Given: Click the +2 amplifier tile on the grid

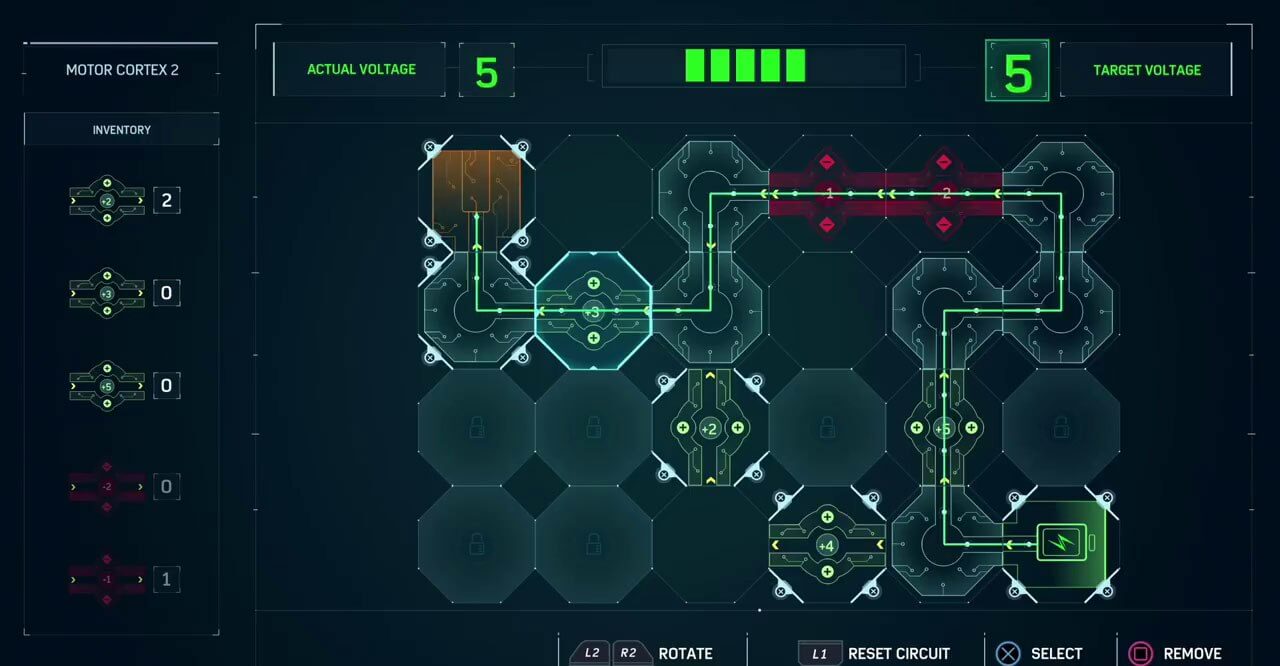Looking at the screenshot, I should pyautogui.click(x=709, y=428).
